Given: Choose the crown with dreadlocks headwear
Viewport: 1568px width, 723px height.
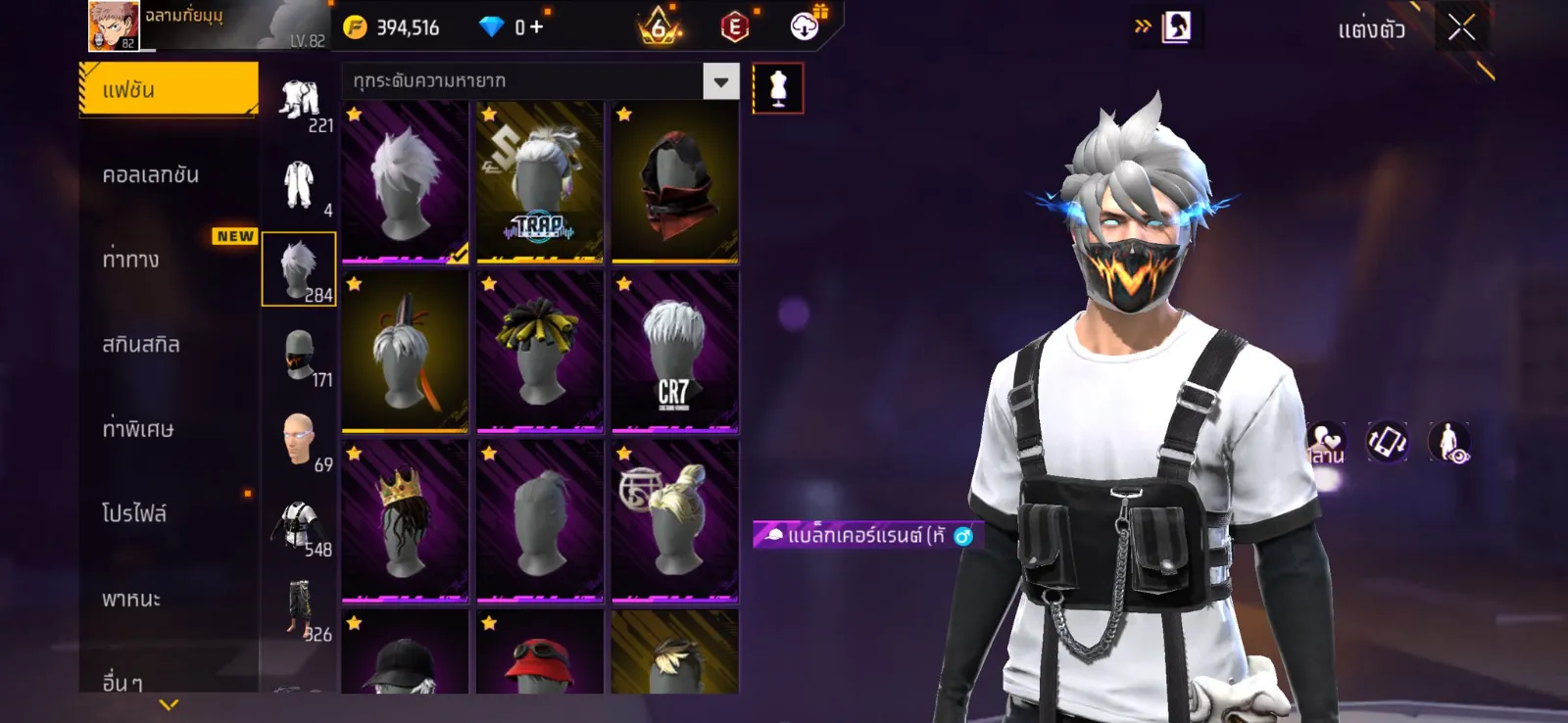Looking at the screenshot, I should [405, 521].
